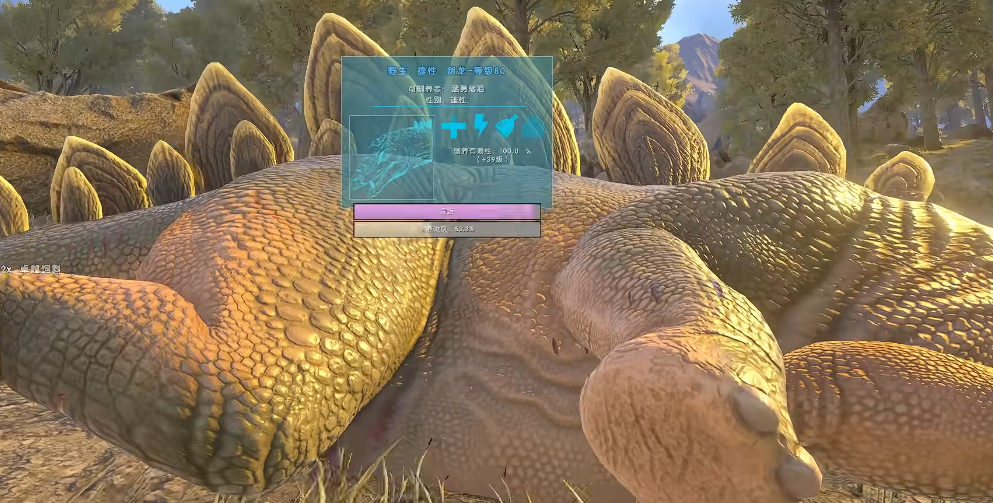Select the health cross stat icon

click(x=453, y=127)
